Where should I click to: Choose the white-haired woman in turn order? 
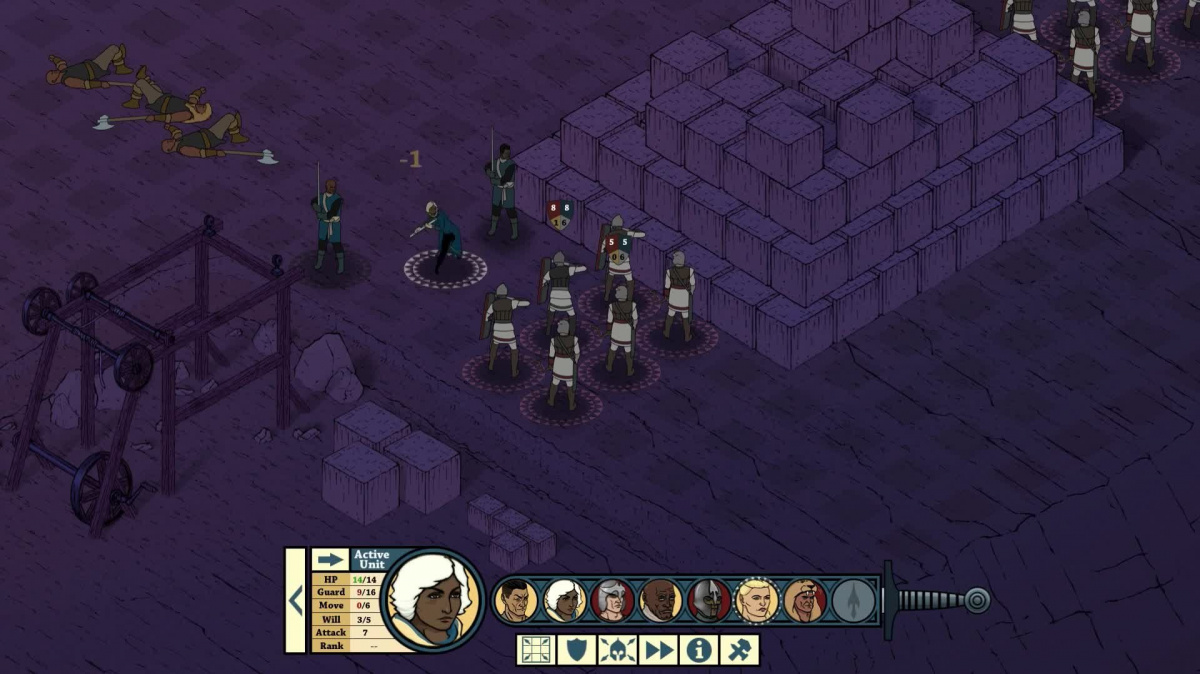[x=564, y=600]
